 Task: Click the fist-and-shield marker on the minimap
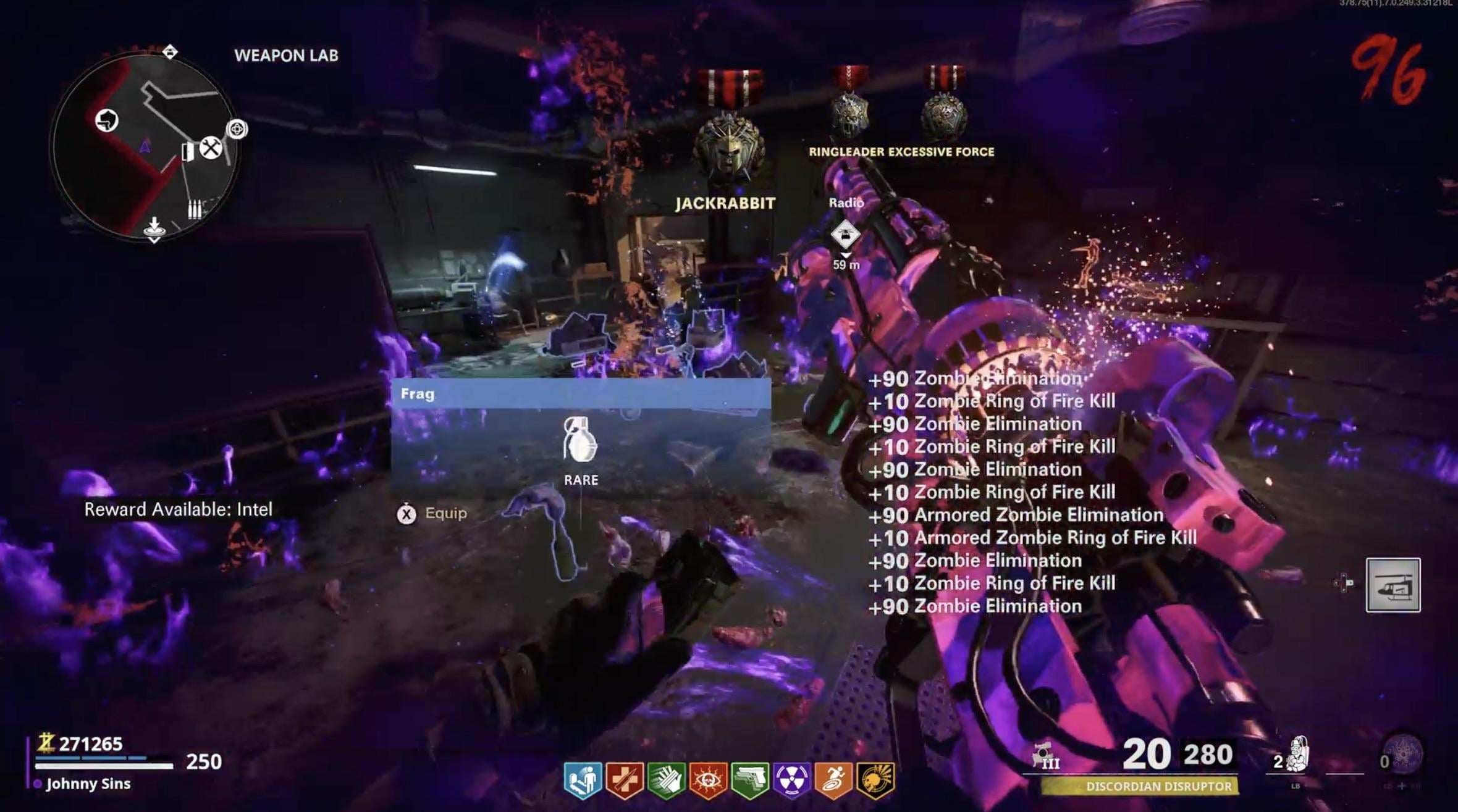coord(107,120)
